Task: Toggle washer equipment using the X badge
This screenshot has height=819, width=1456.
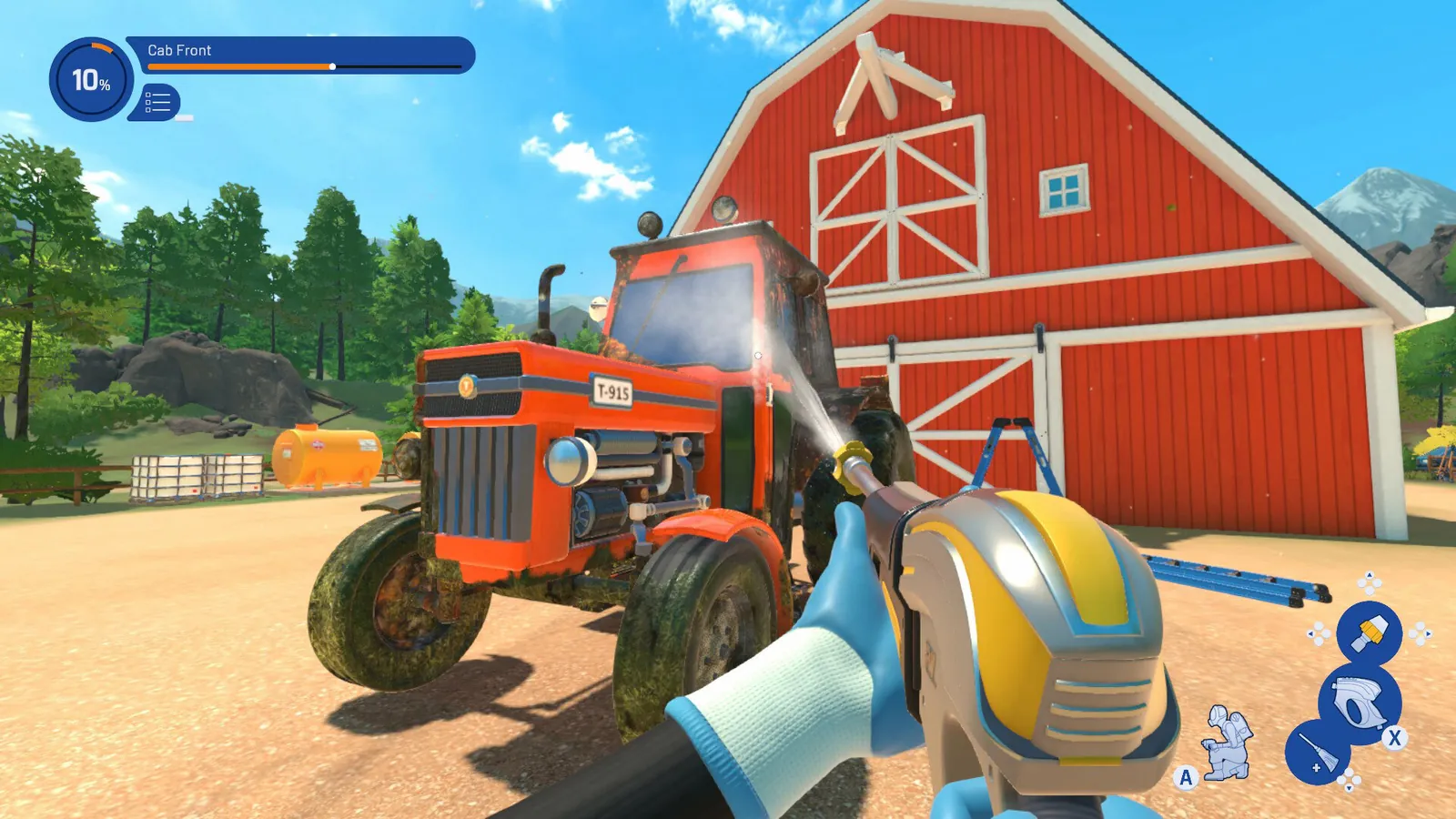Action: click(x=1394, y=739)
